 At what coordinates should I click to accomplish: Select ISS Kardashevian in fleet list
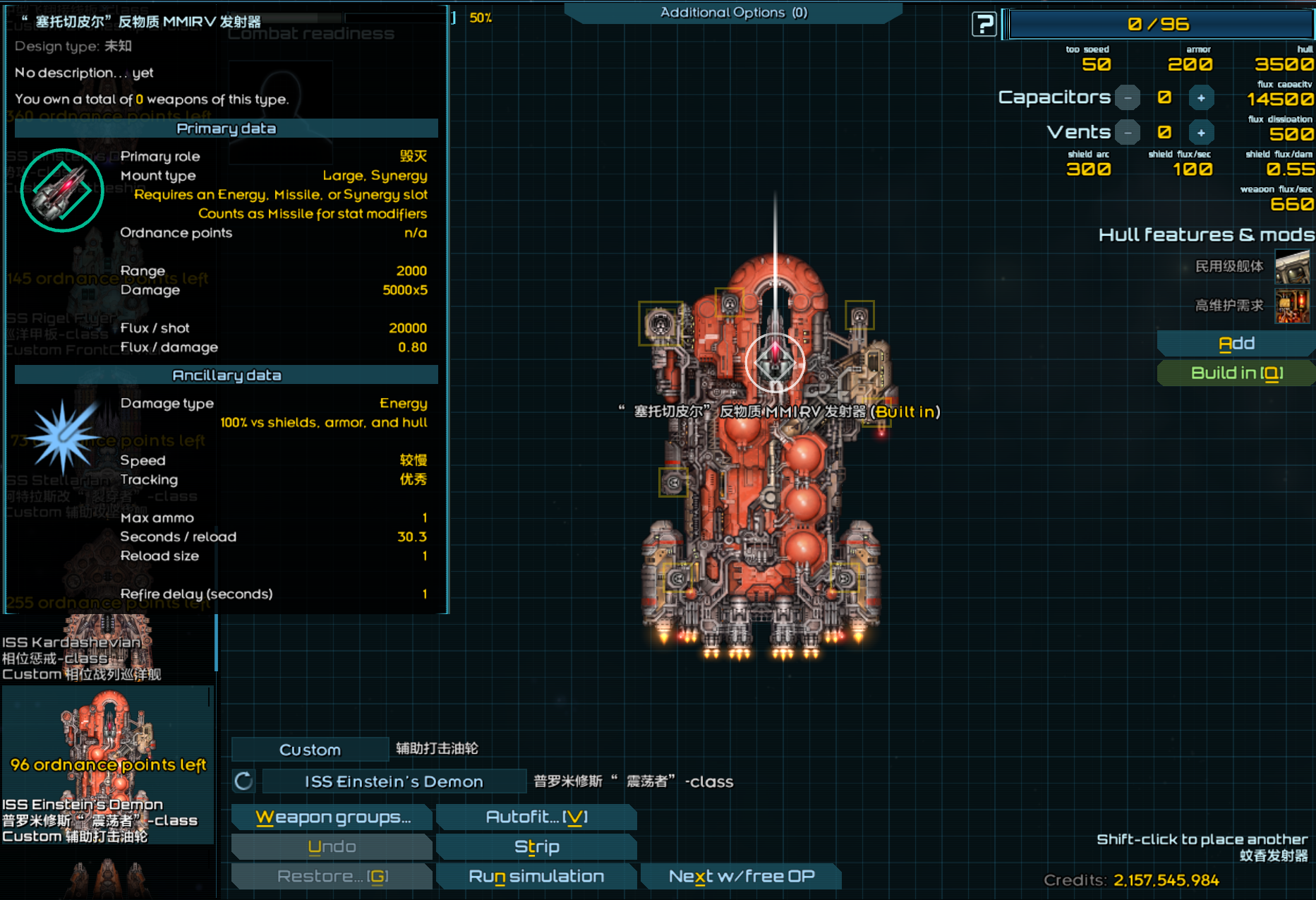coord(107,649)
